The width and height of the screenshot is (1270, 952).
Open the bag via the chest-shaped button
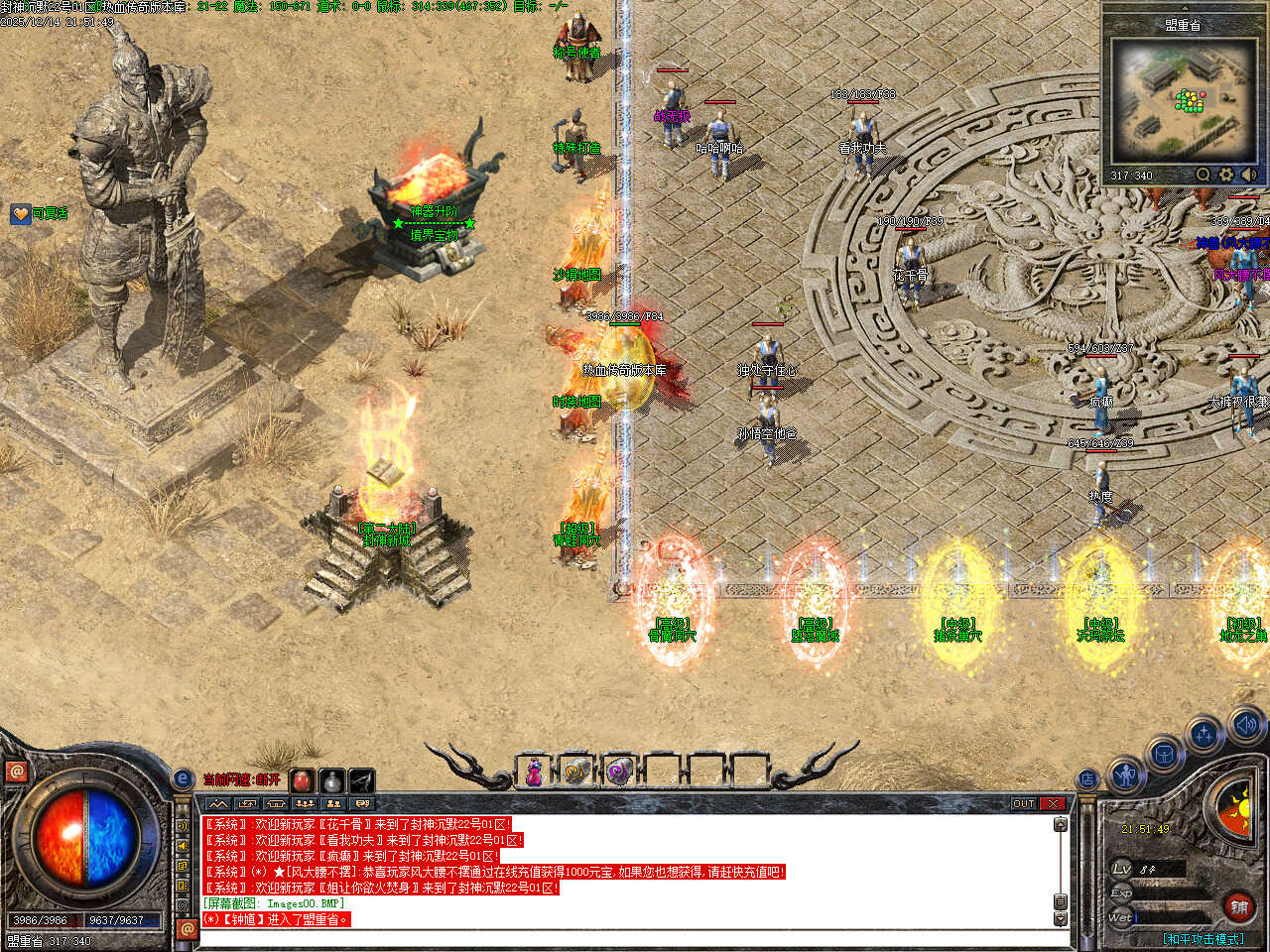[x=1163, y=756]
